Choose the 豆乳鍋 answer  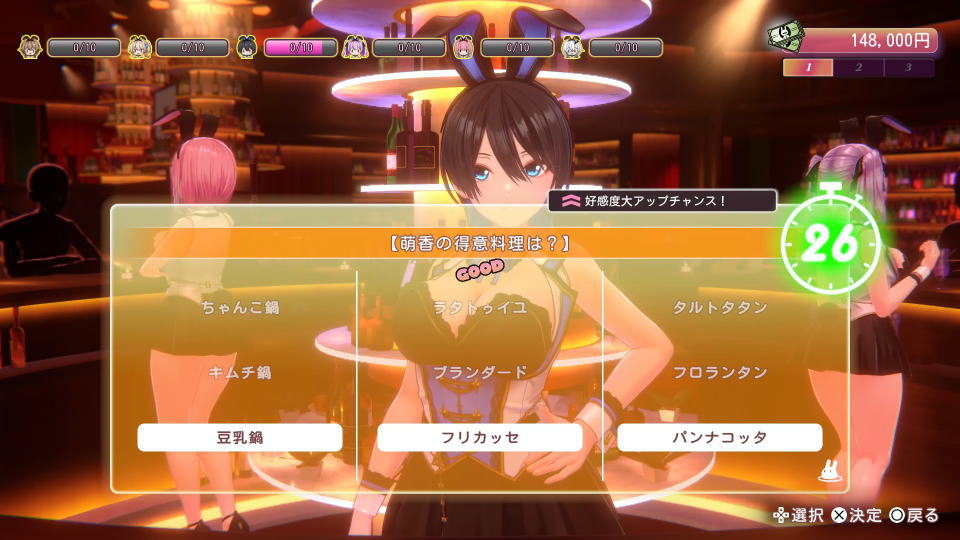tap(240, 437)
